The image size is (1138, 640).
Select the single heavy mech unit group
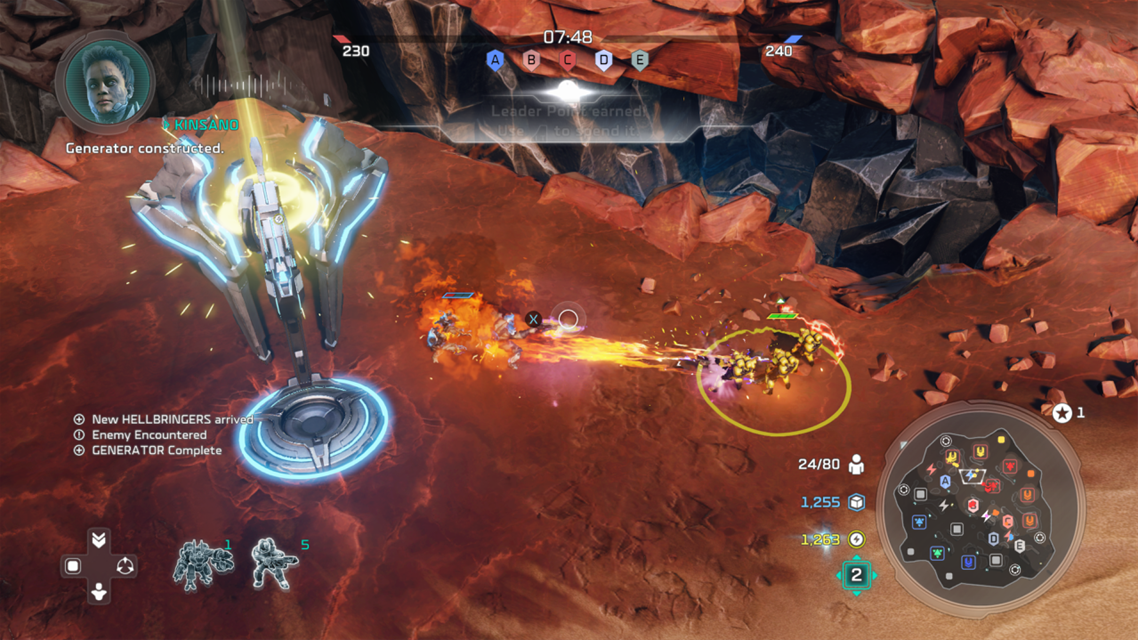pos(202,564)
